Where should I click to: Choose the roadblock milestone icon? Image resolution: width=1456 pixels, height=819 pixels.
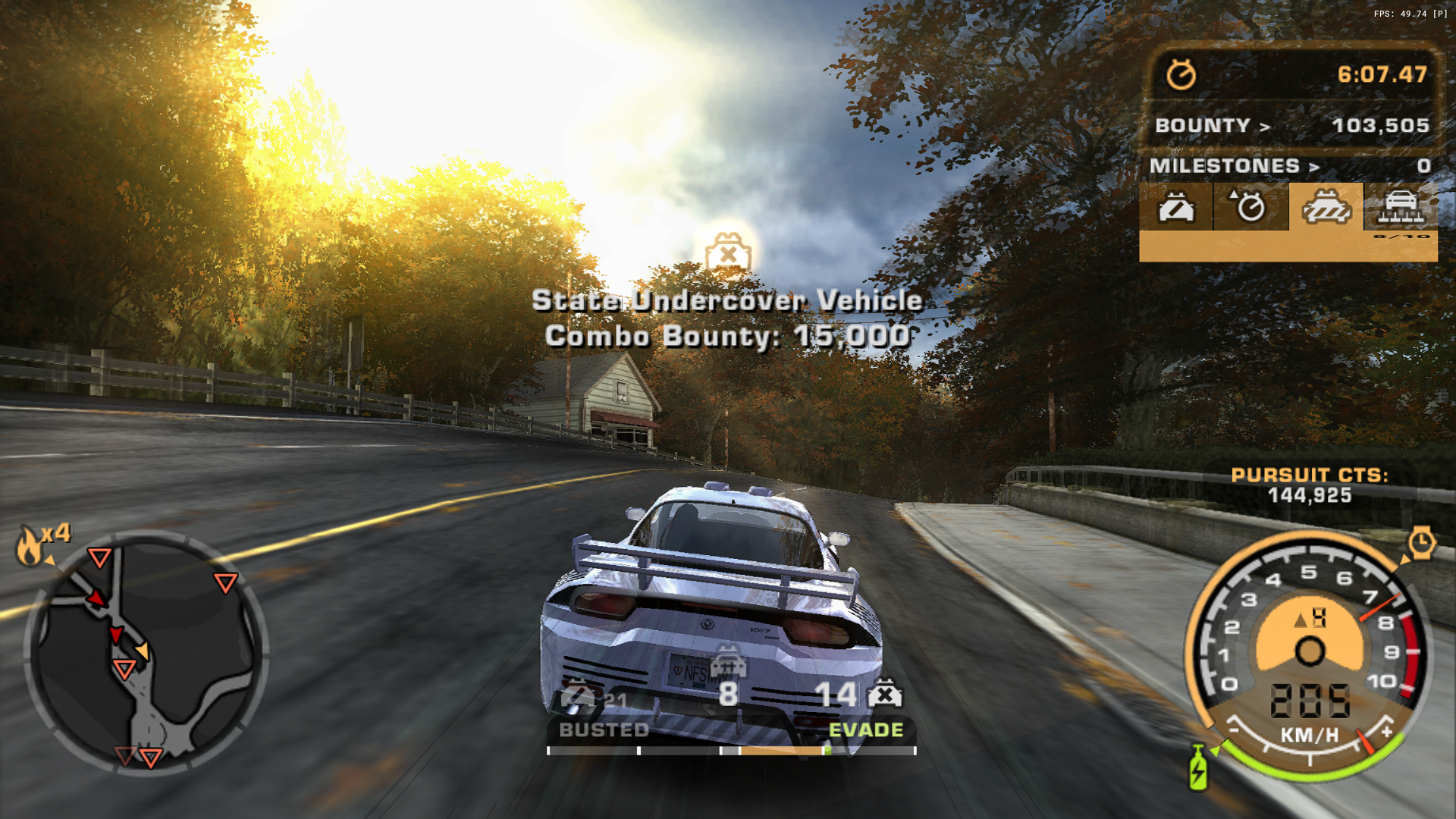pyautogui.click(x=1400, y=206)
